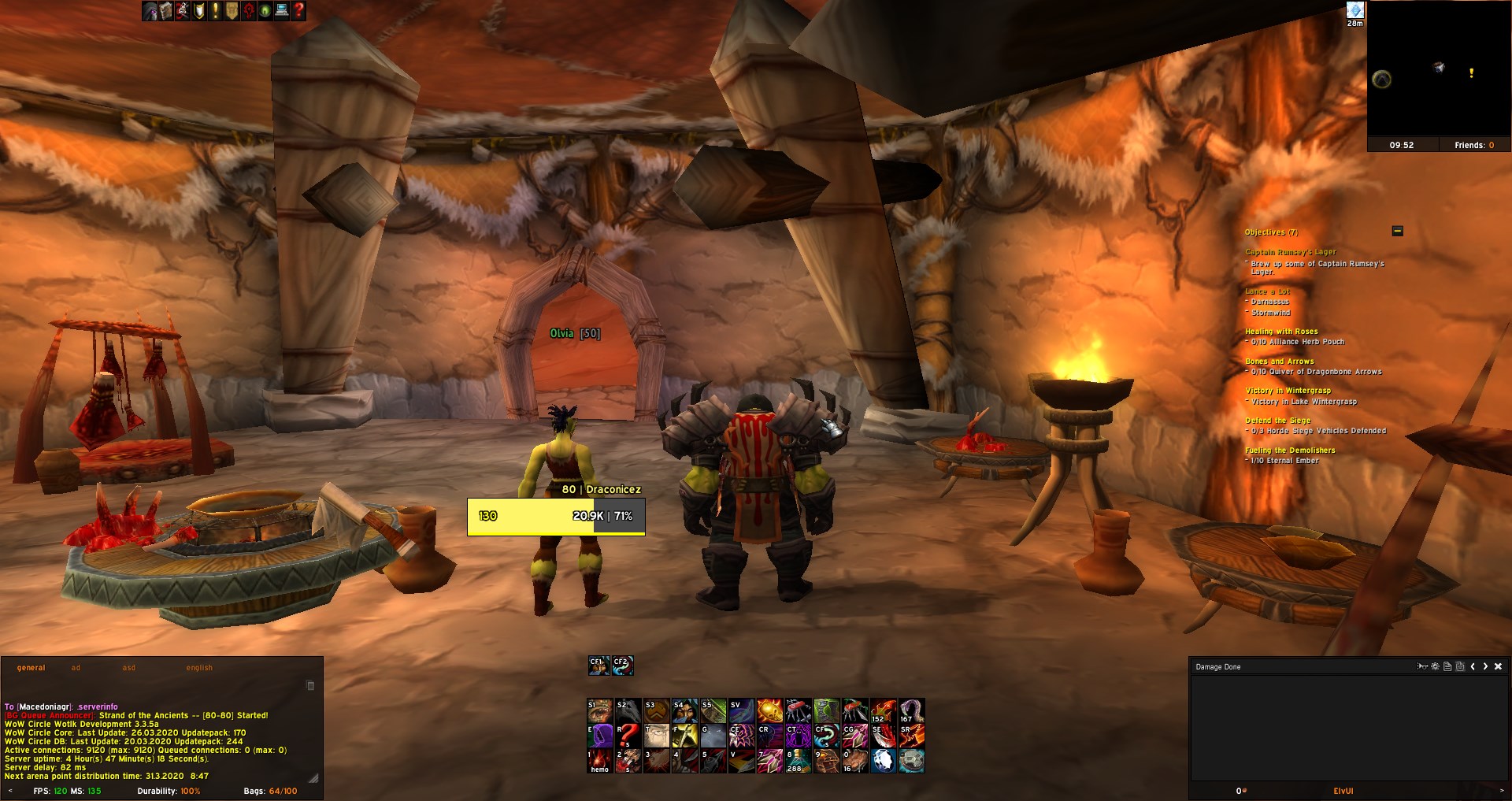Open the Horde emblem PvP panel
The width and height of the screenshot is (1512, 801).
249,11
